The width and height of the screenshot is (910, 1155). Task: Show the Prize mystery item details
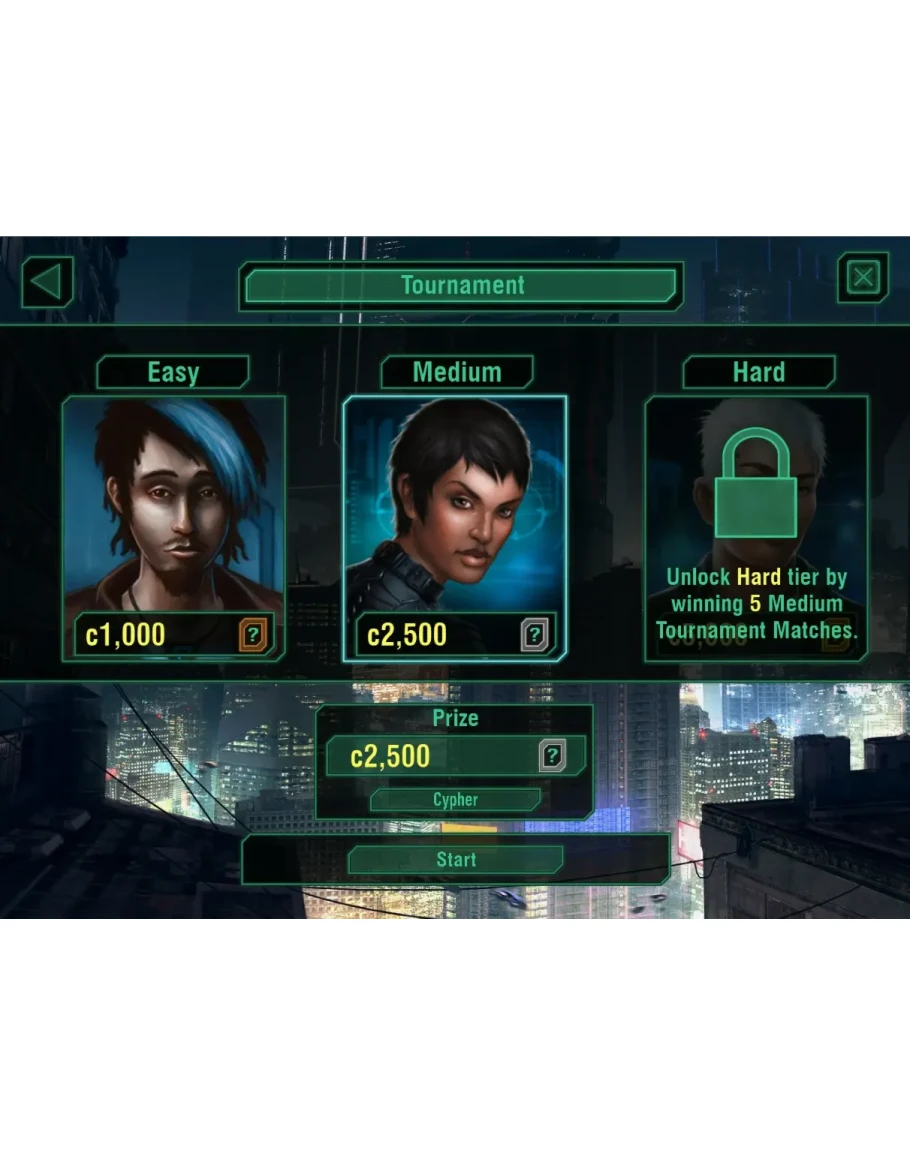(x=552, y=756)
